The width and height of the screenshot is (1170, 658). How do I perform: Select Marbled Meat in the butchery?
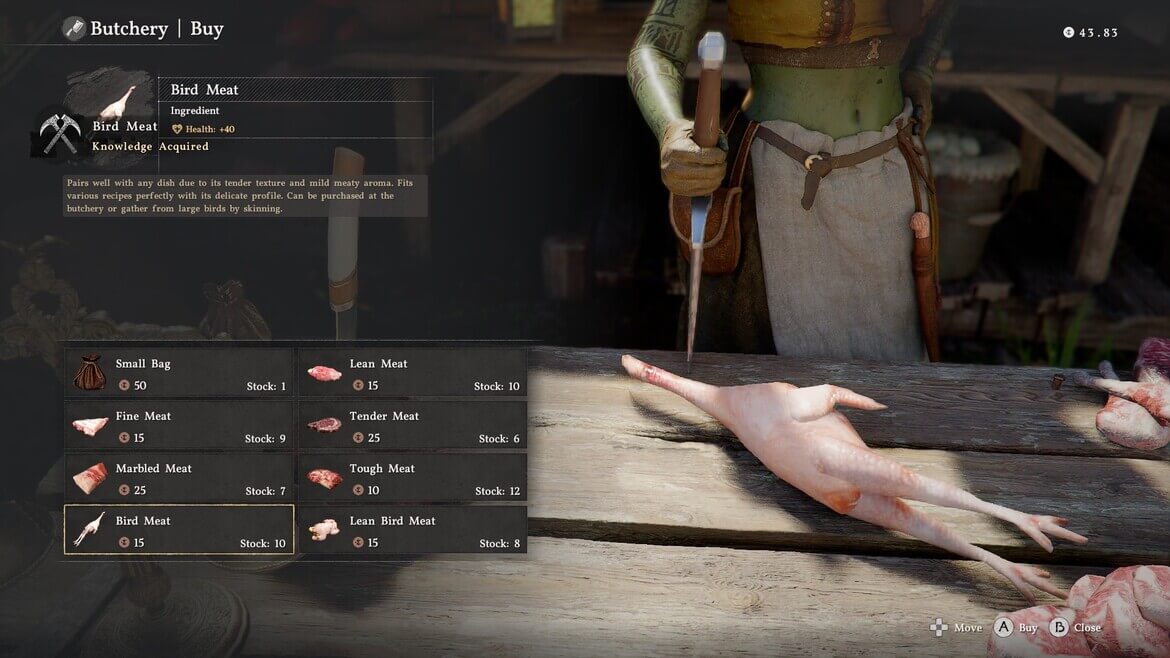pos(179,478)
